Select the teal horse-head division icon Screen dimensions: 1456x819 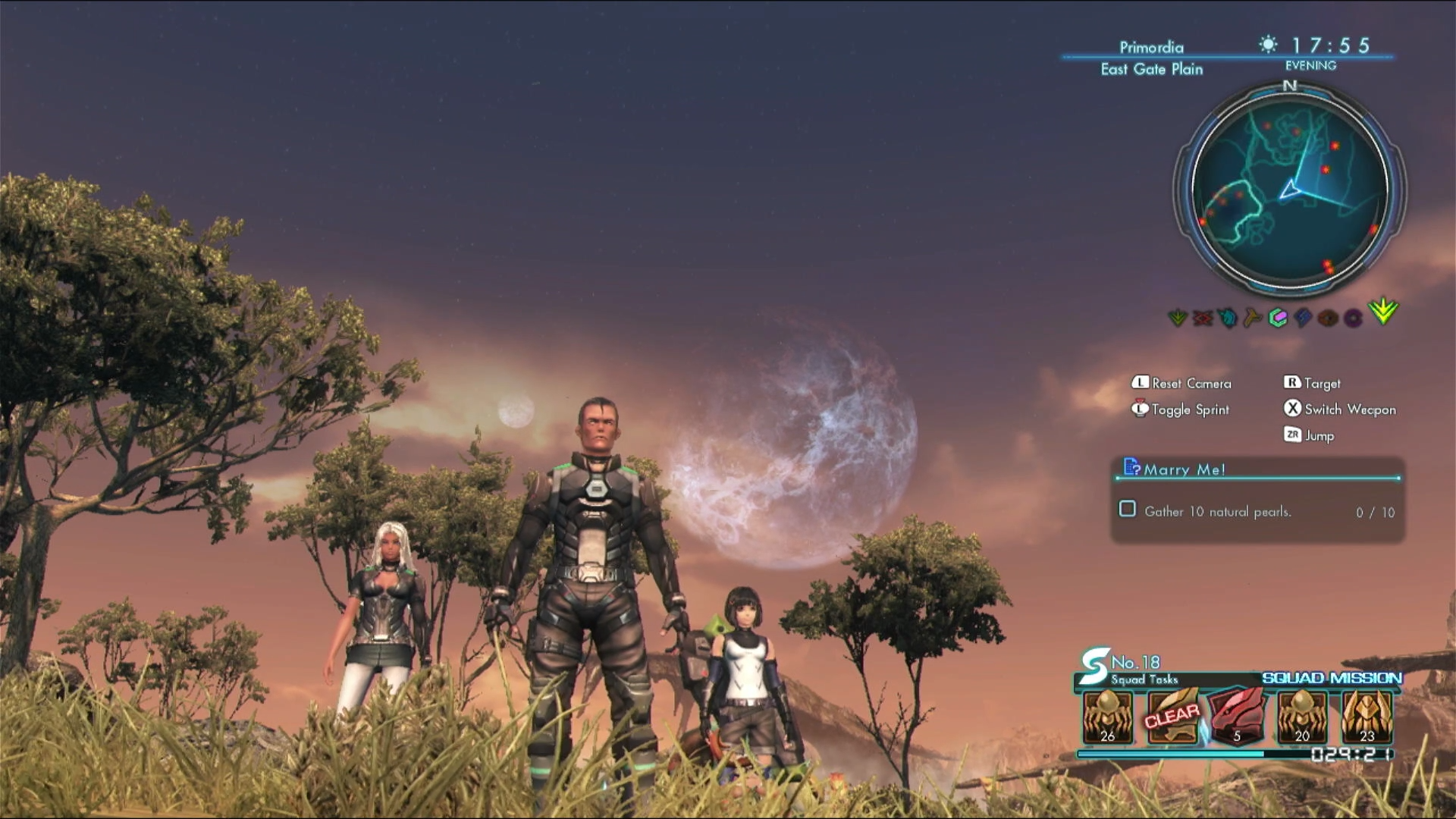[x=1228, y=318]
